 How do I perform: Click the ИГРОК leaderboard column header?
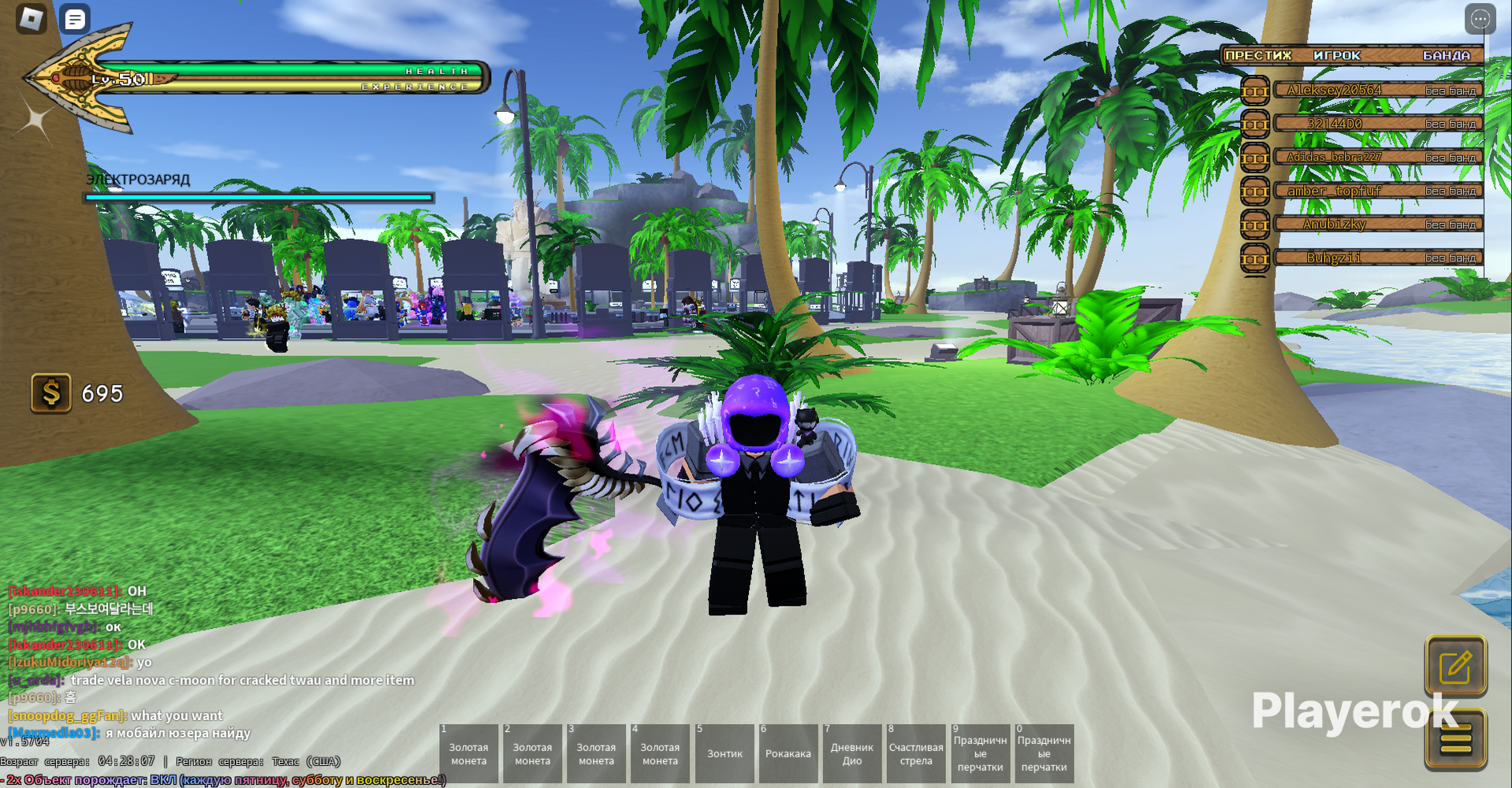click(1337, 55)
